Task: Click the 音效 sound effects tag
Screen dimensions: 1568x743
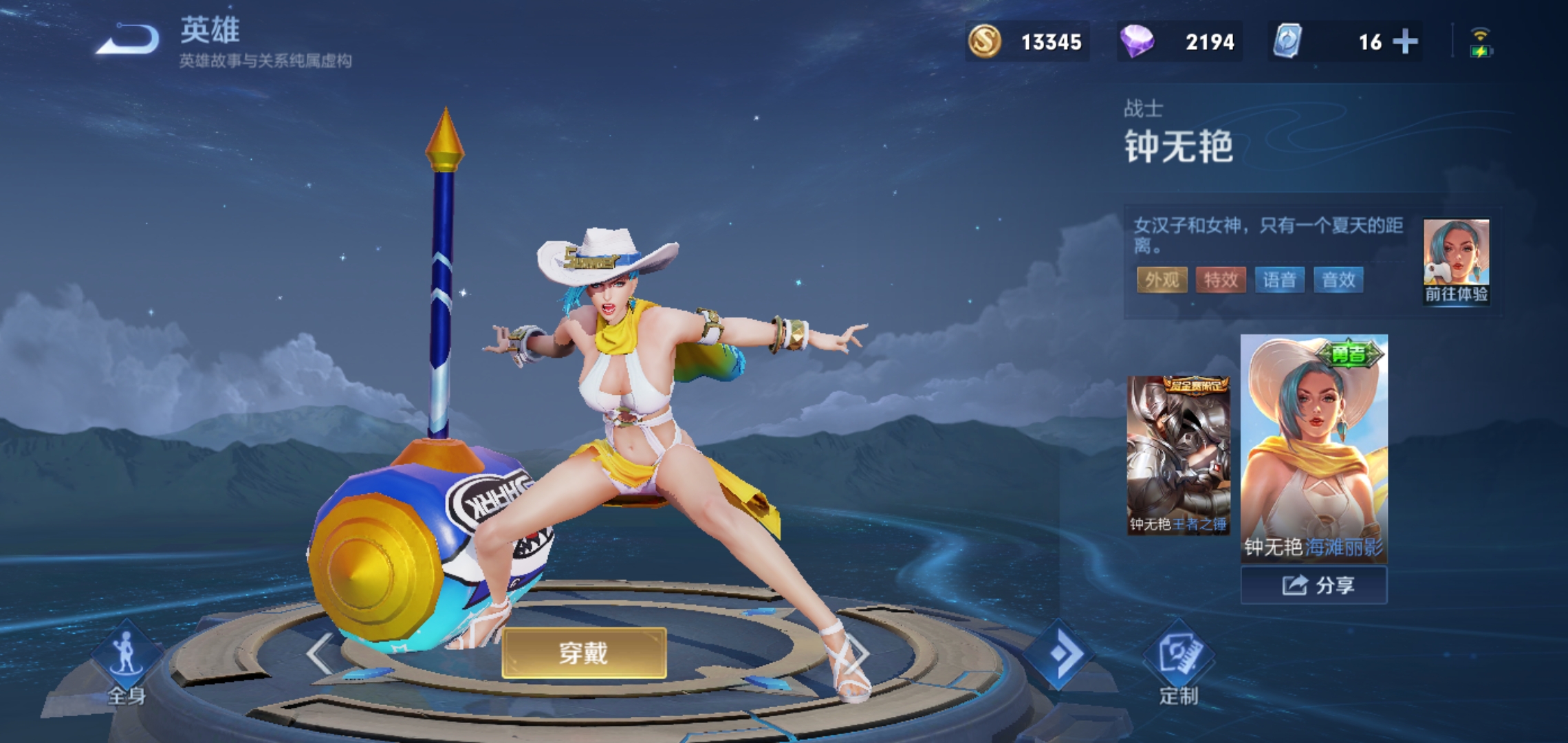Action: (1338, 280)
